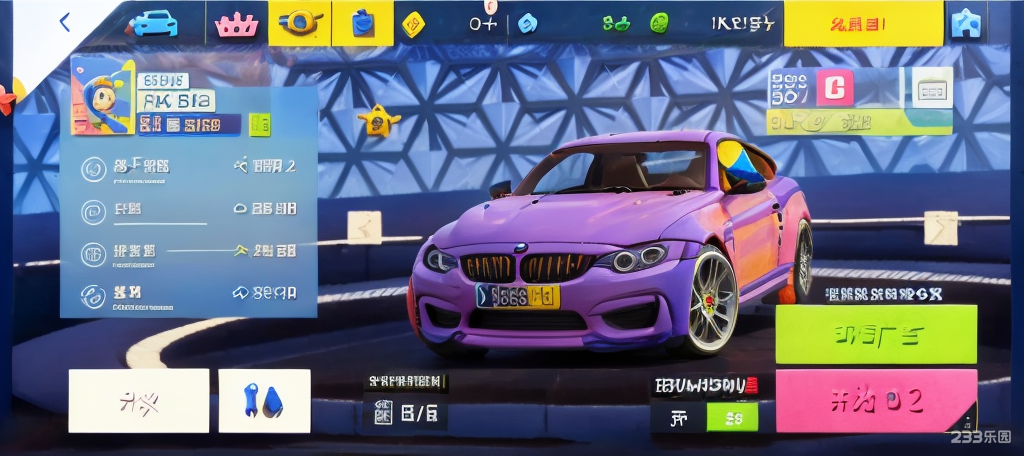Image resolution: width=1024 pixels, height=456 pixels.
Task: Show the next car with right arrow
Action: coord(940,227)
